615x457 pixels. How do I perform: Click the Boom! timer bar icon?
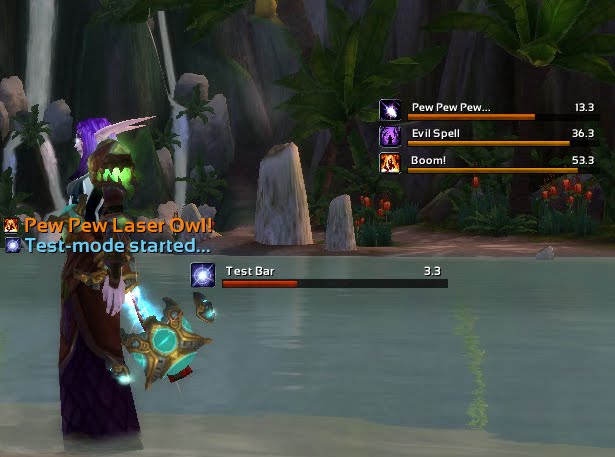391,162
